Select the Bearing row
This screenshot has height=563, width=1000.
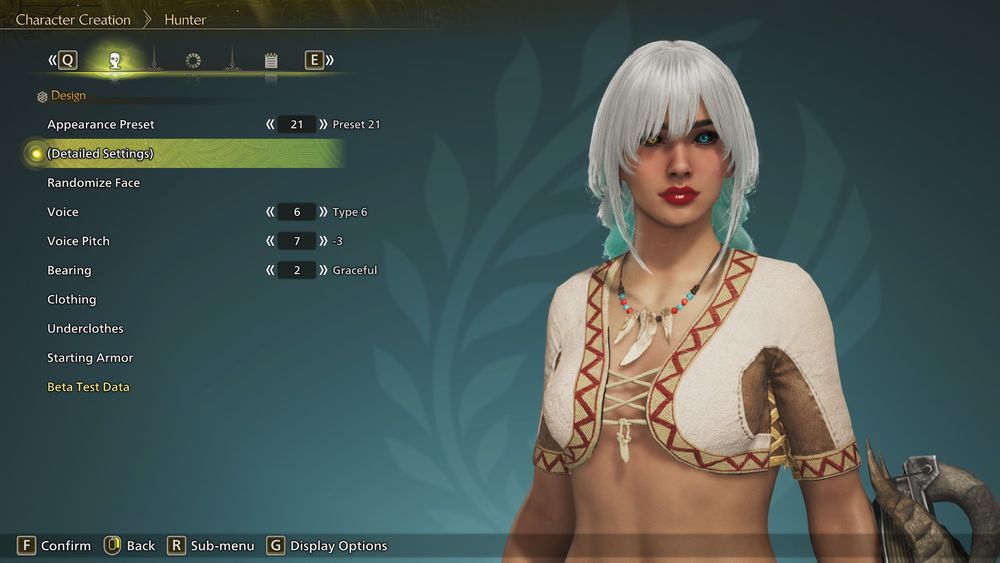[69, 270]
